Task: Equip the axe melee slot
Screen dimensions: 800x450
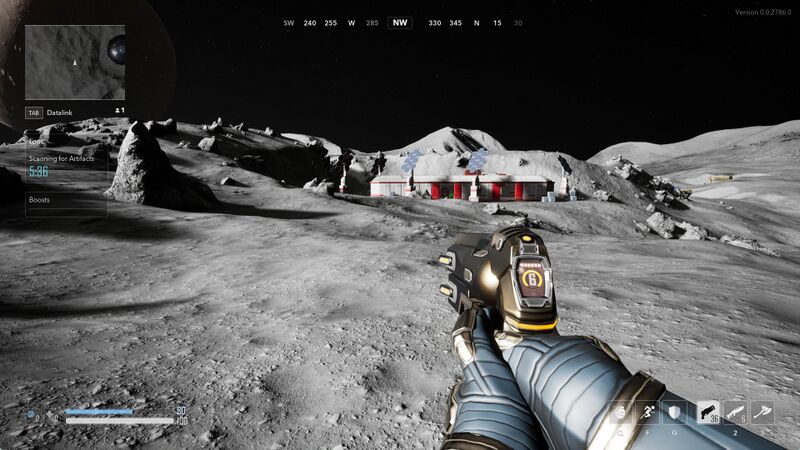Action: pyautogui.click(x=762, y=412)
